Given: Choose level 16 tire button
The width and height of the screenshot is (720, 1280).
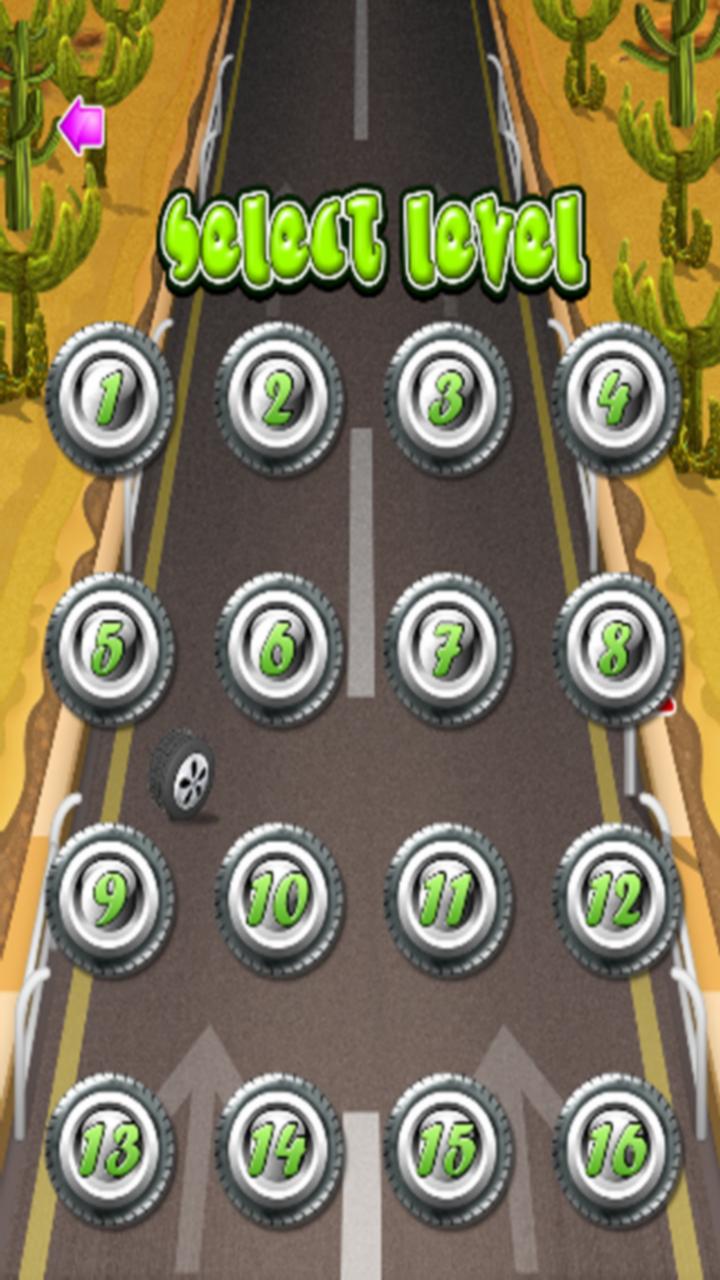Looking at the screenshot, I should 617,1150.
